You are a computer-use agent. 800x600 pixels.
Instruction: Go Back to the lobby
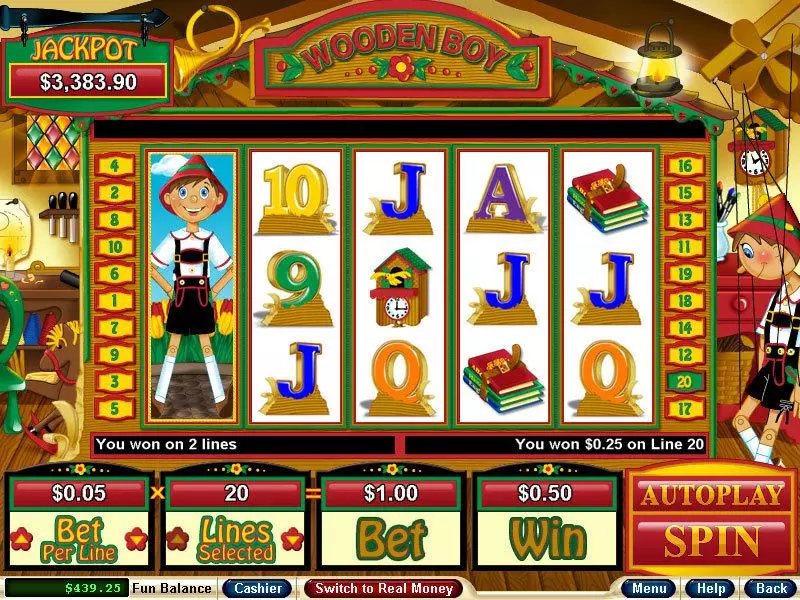[x=771, y=588]
